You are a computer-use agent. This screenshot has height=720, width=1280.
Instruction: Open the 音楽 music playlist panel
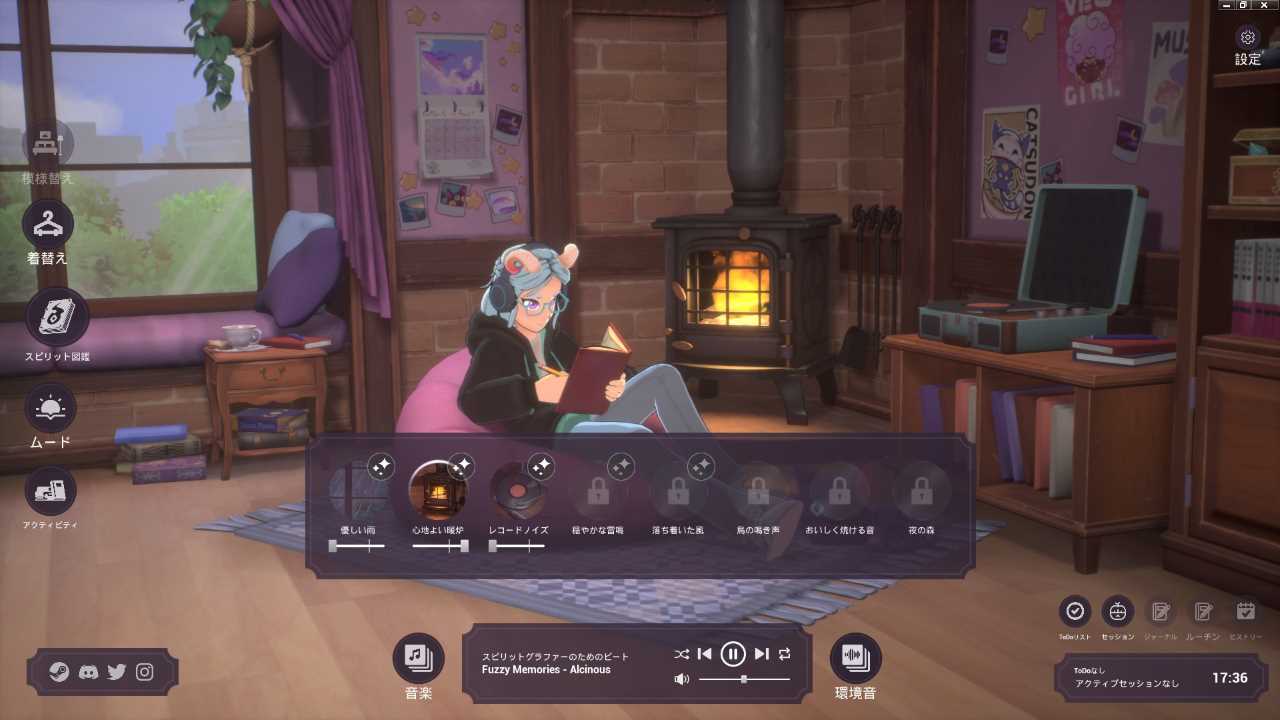pyautogui.click(x=418, y=657)
